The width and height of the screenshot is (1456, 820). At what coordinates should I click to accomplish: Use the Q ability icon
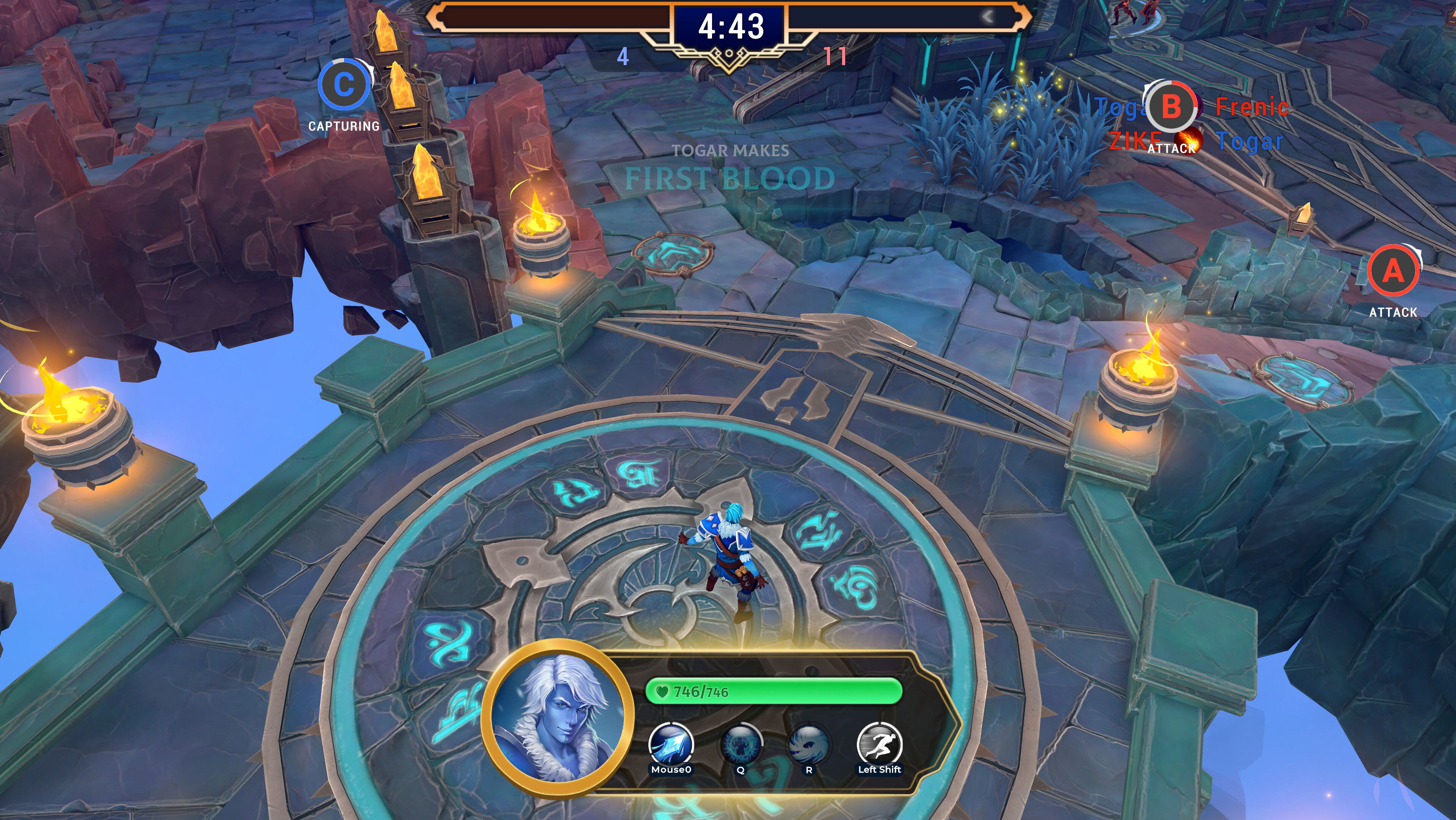741,744
